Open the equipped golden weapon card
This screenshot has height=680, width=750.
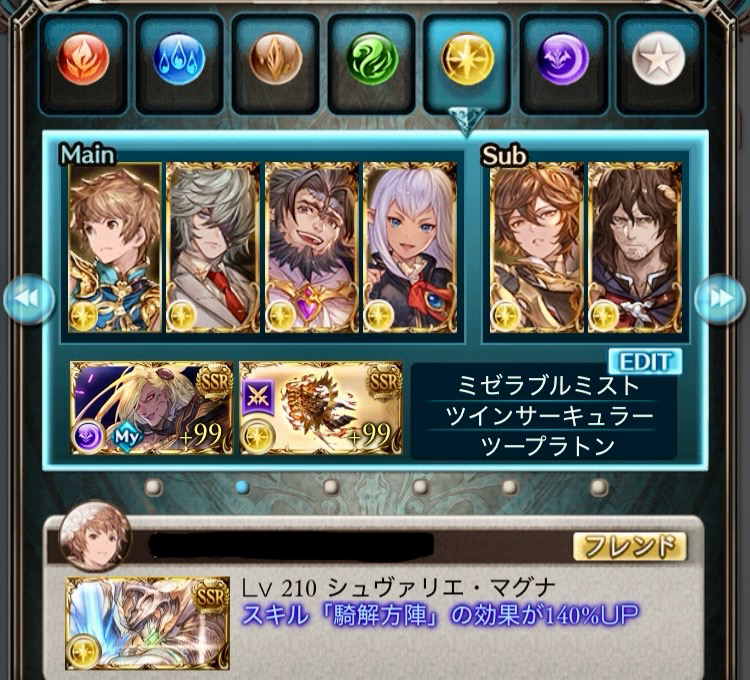(x=320, y=408)
